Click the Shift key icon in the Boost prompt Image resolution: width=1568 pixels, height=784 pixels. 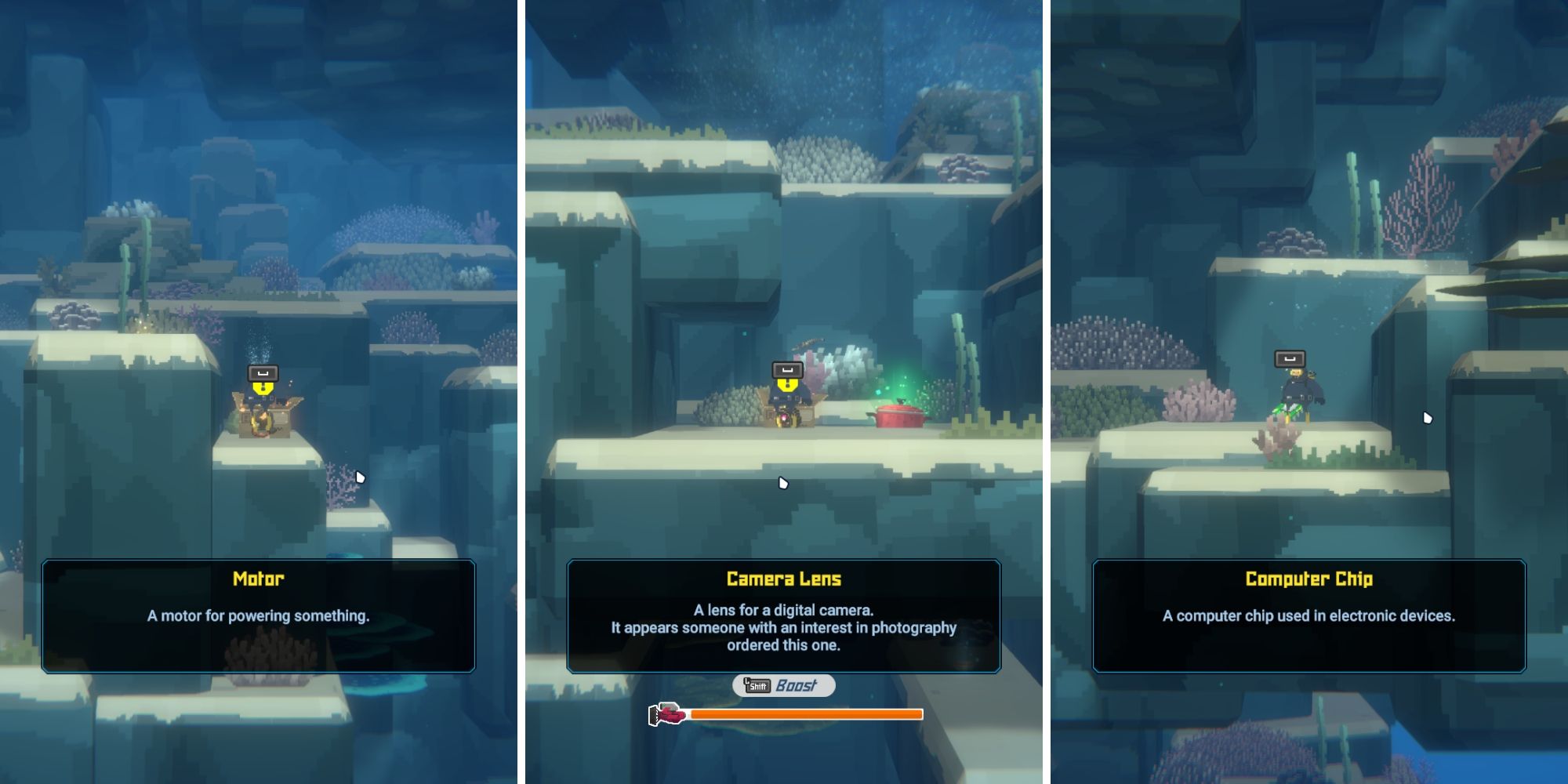(757, 685)
